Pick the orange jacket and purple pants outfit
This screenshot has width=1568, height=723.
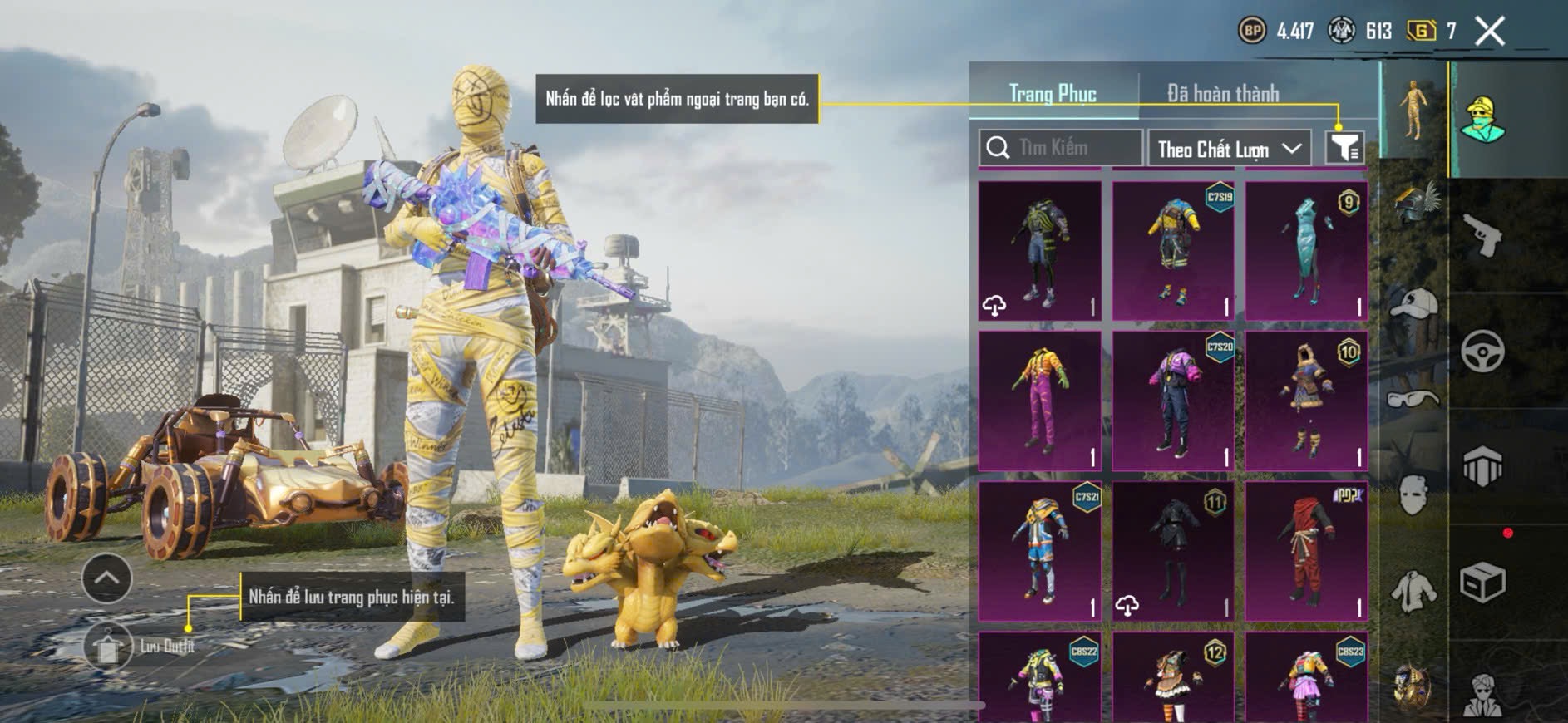click(1039, 400)
